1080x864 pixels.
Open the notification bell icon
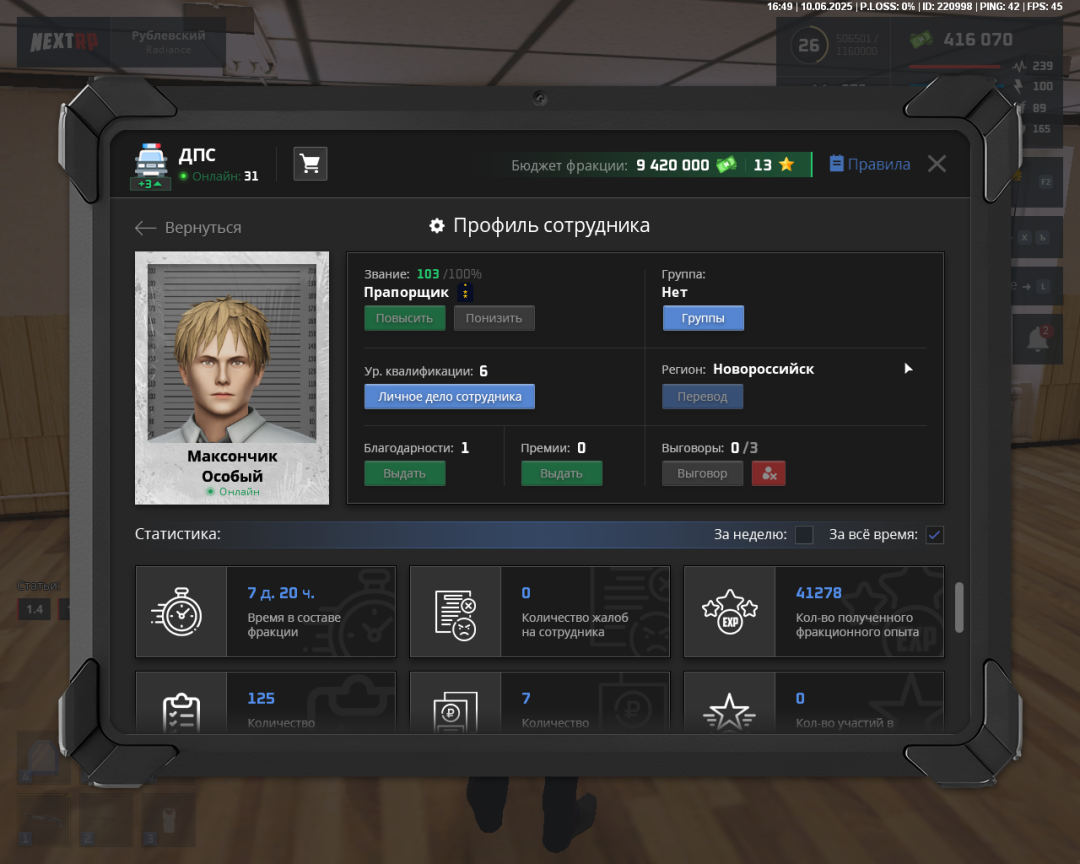click(x=1037, y=340)
